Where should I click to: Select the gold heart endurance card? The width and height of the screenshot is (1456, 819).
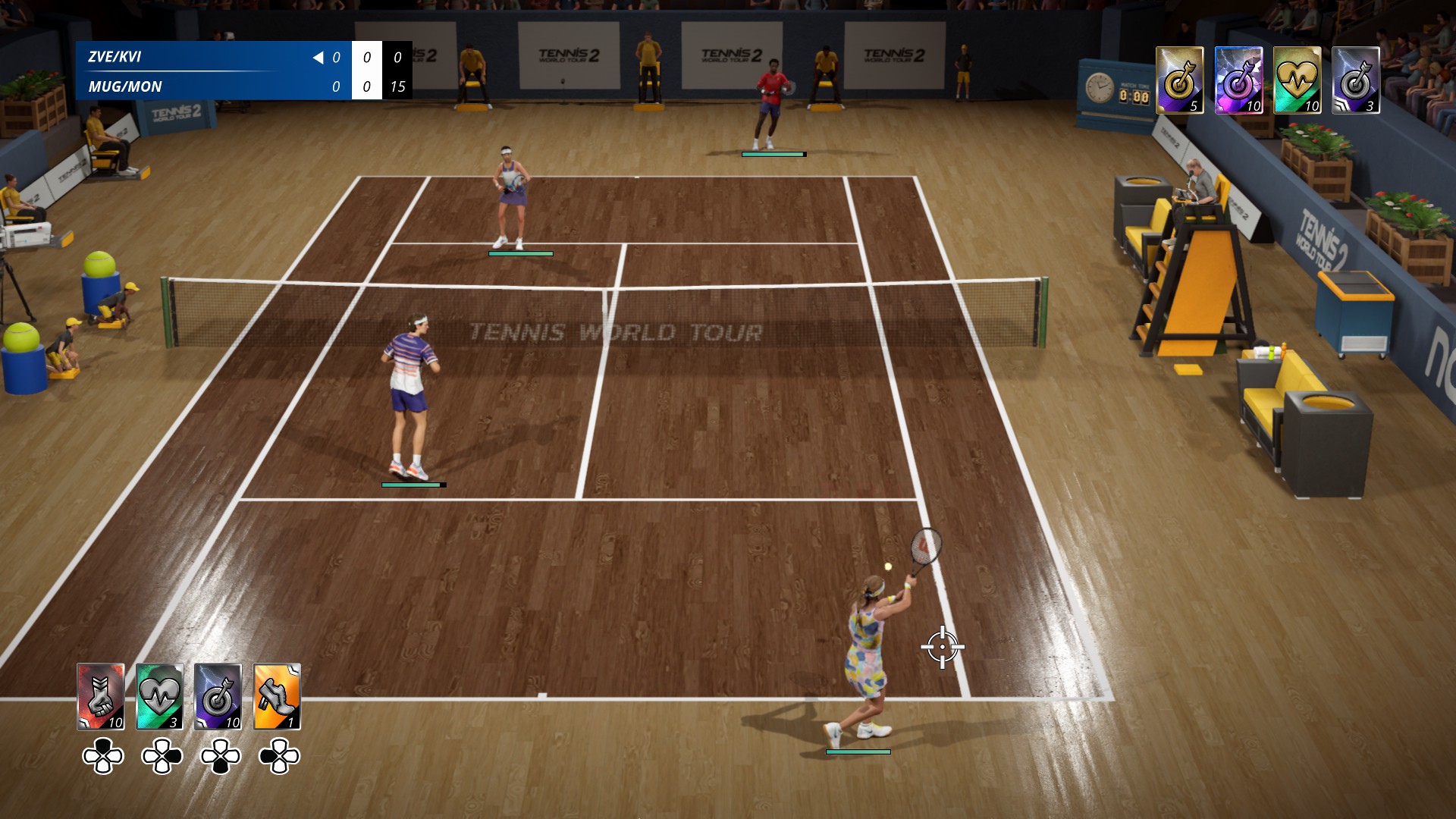click(x=1297, y=80)
